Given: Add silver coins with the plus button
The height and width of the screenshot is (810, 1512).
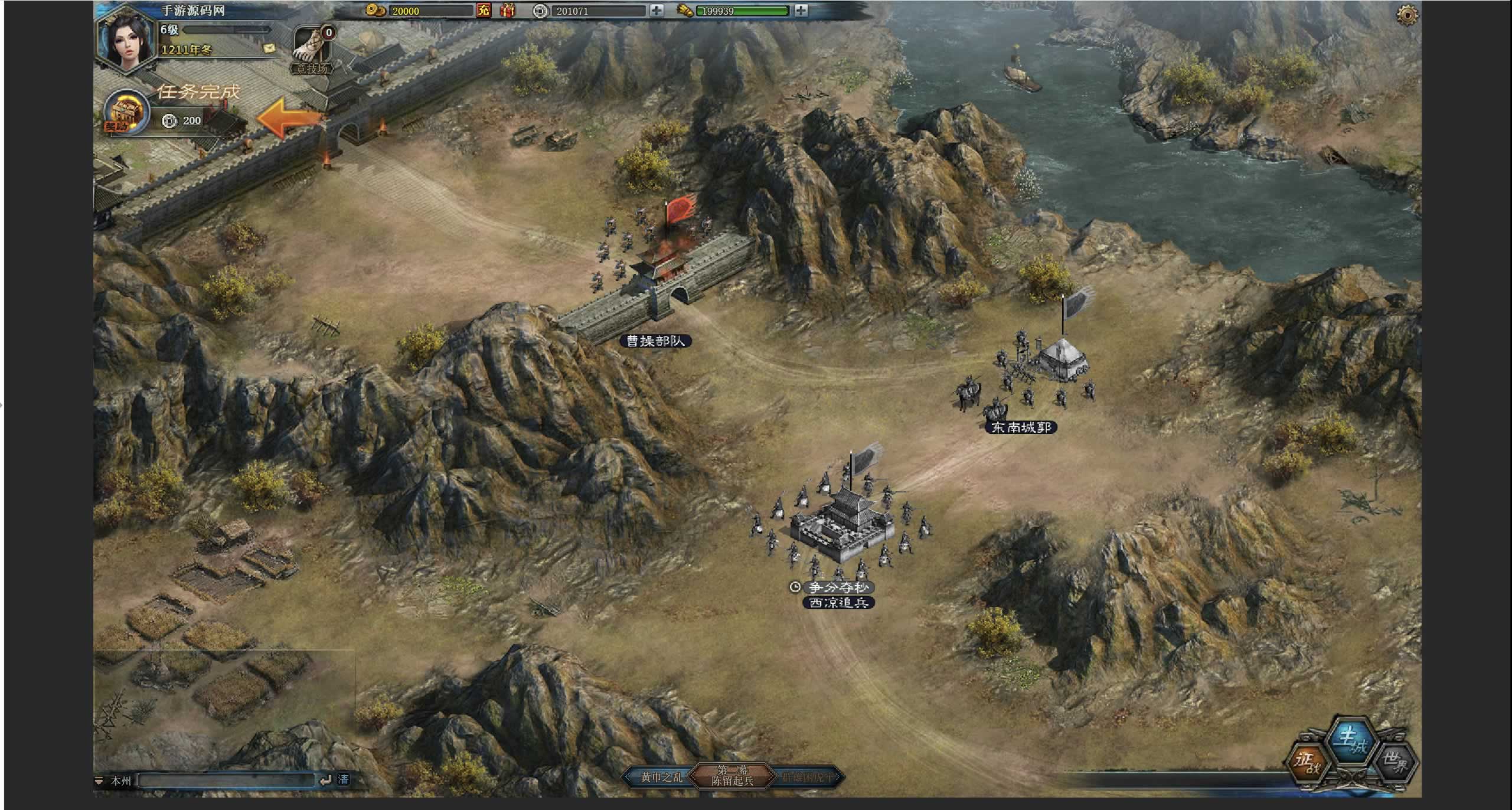Looking at the screenshot, I should [657, 11].
